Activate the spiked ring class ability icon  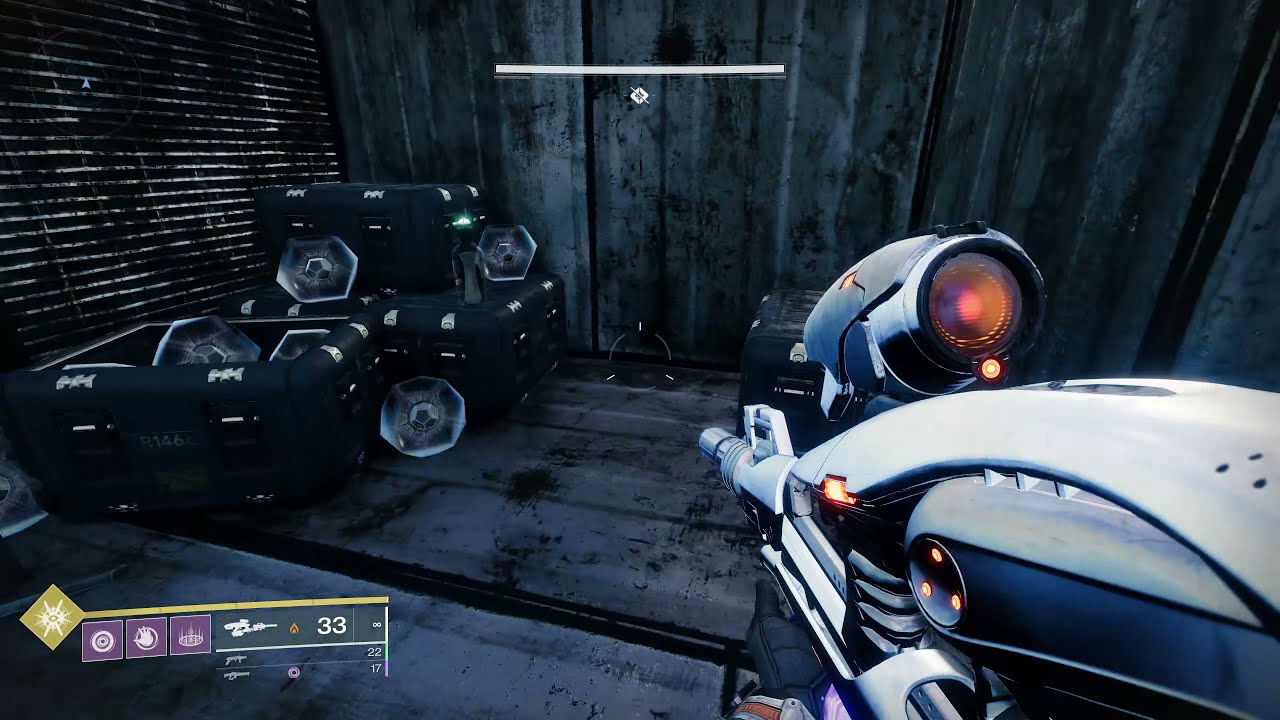tap(190, 637)
